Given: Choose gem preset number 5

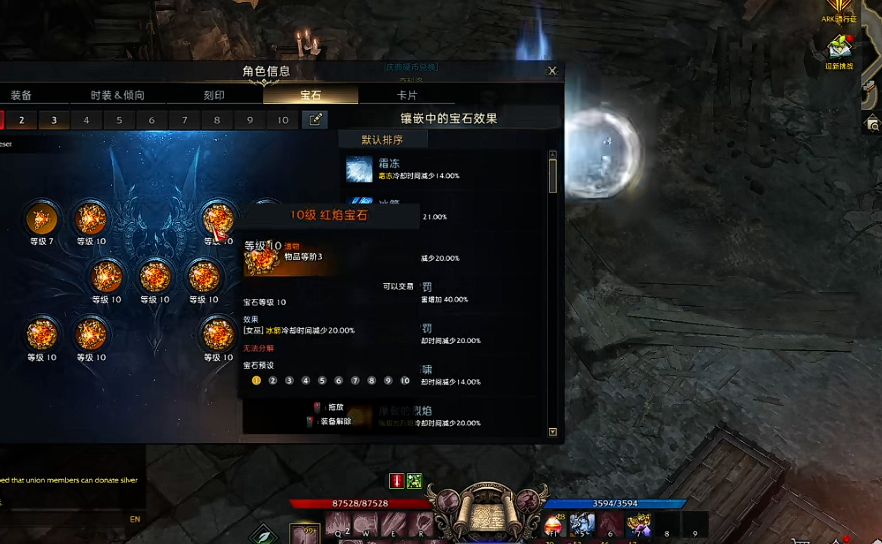Looking at the screenshot, I should tap(119, 120).
